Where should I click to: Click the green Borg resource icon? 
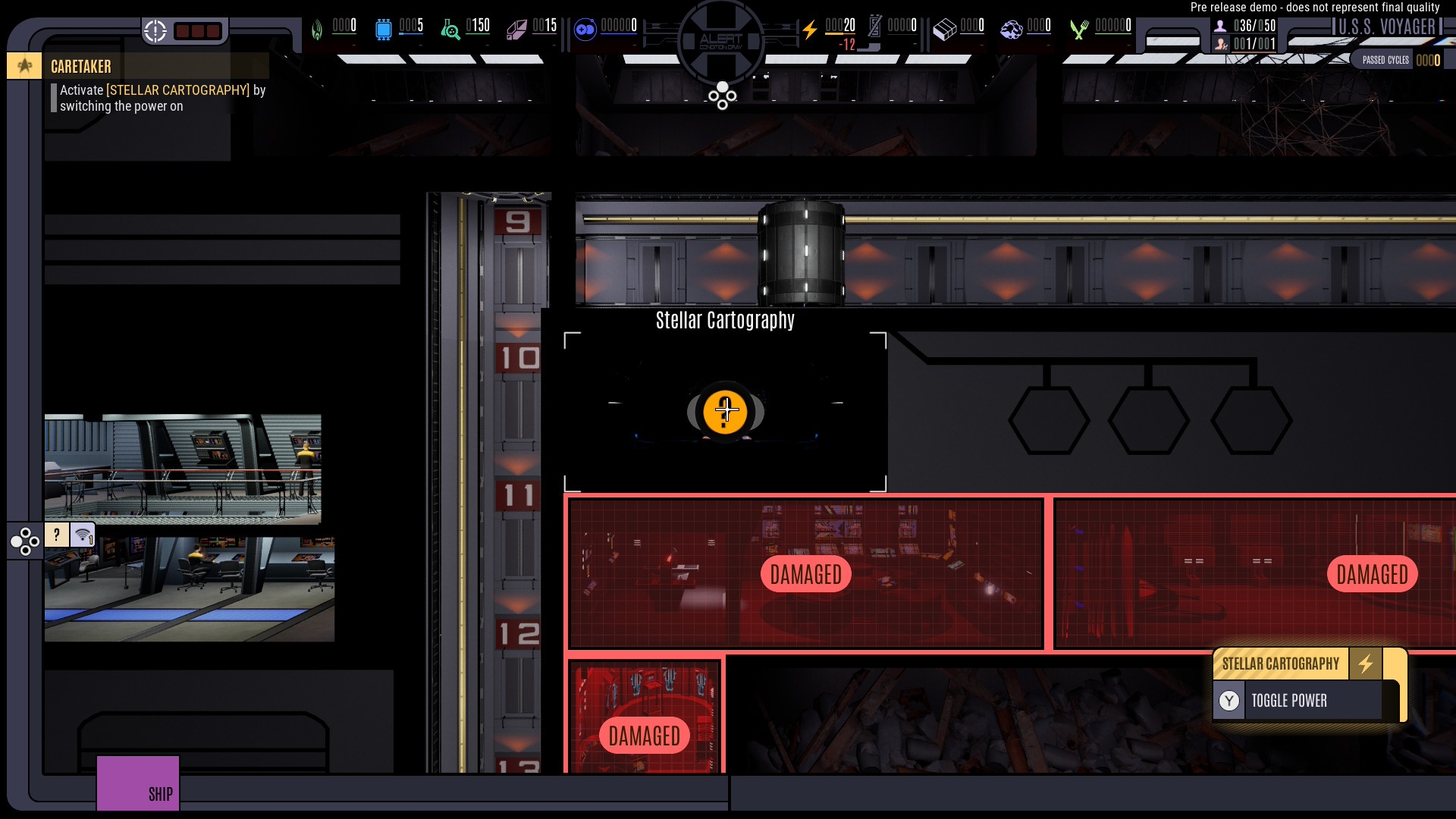(x=317, y=30)
